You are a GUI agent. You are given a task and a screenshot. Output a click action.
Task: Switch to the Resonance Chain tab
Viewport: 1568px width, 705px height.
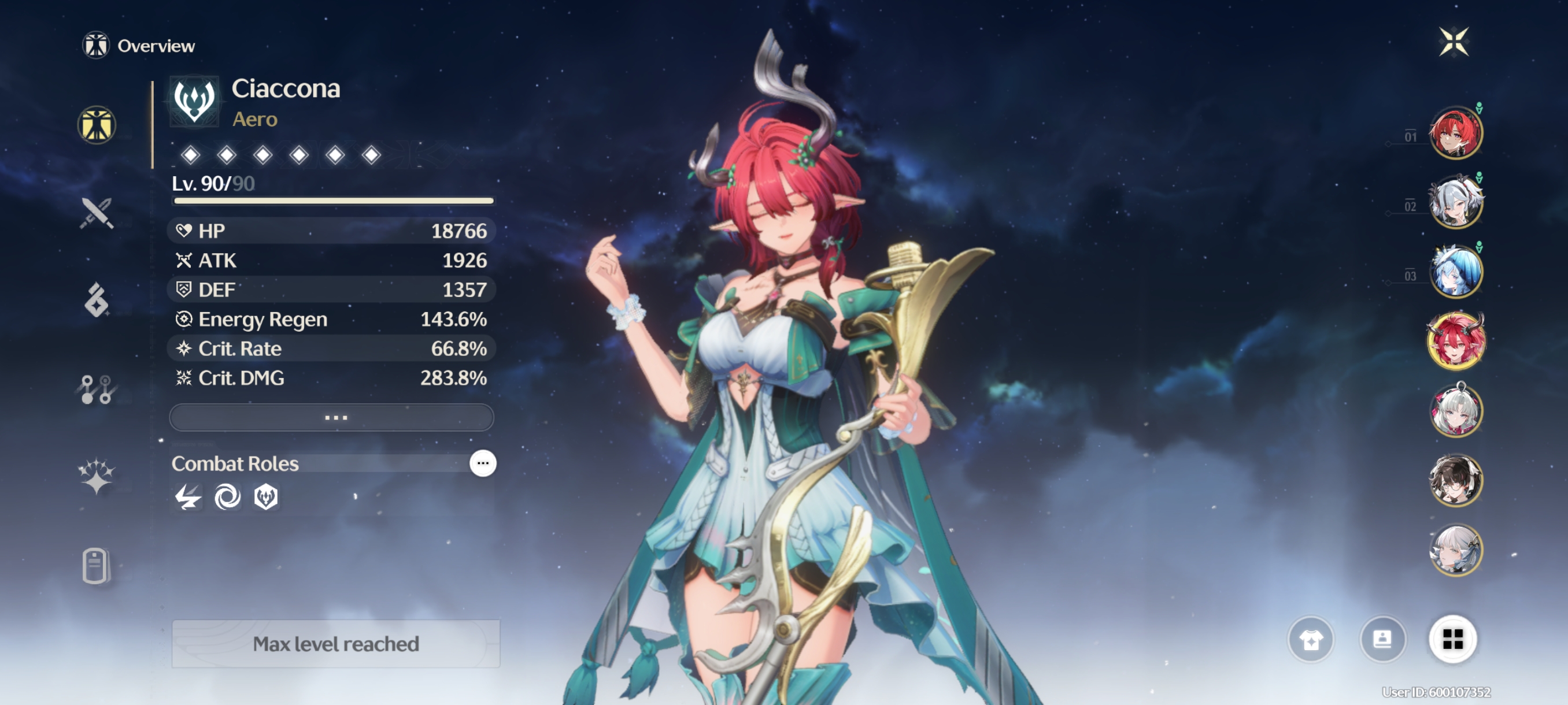point(96,476)
